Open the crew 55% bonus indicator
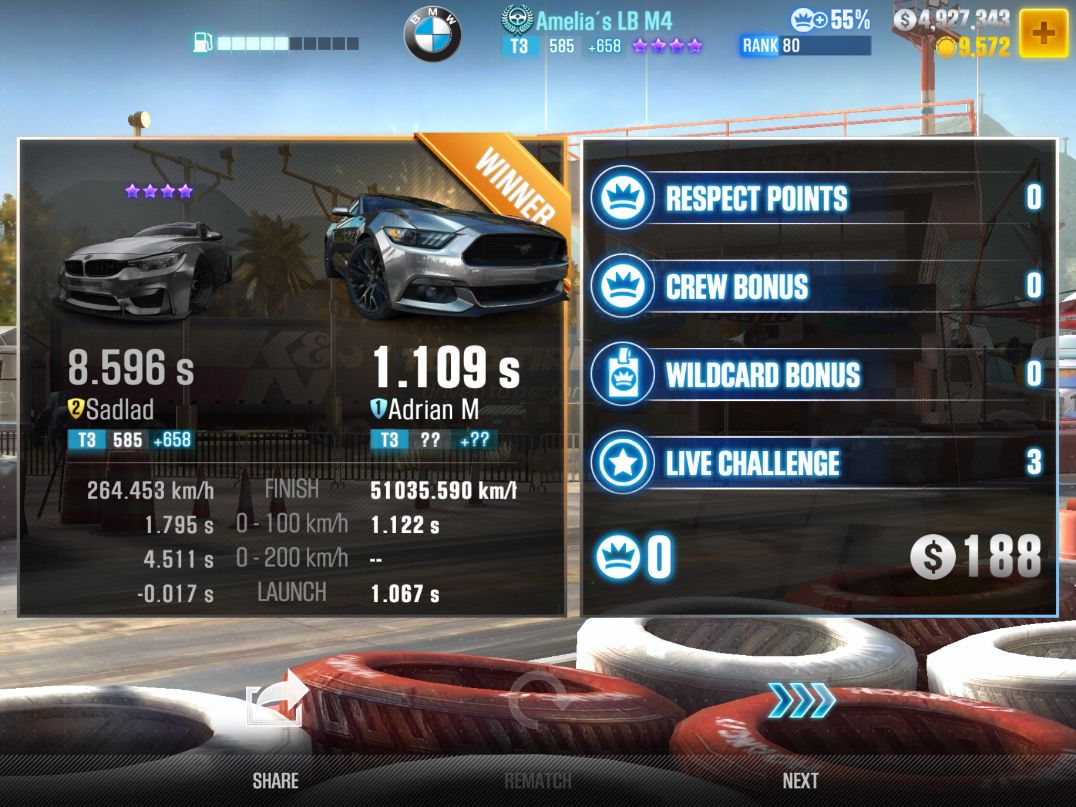Viewport: 1076px width, 807px height. 830,19
